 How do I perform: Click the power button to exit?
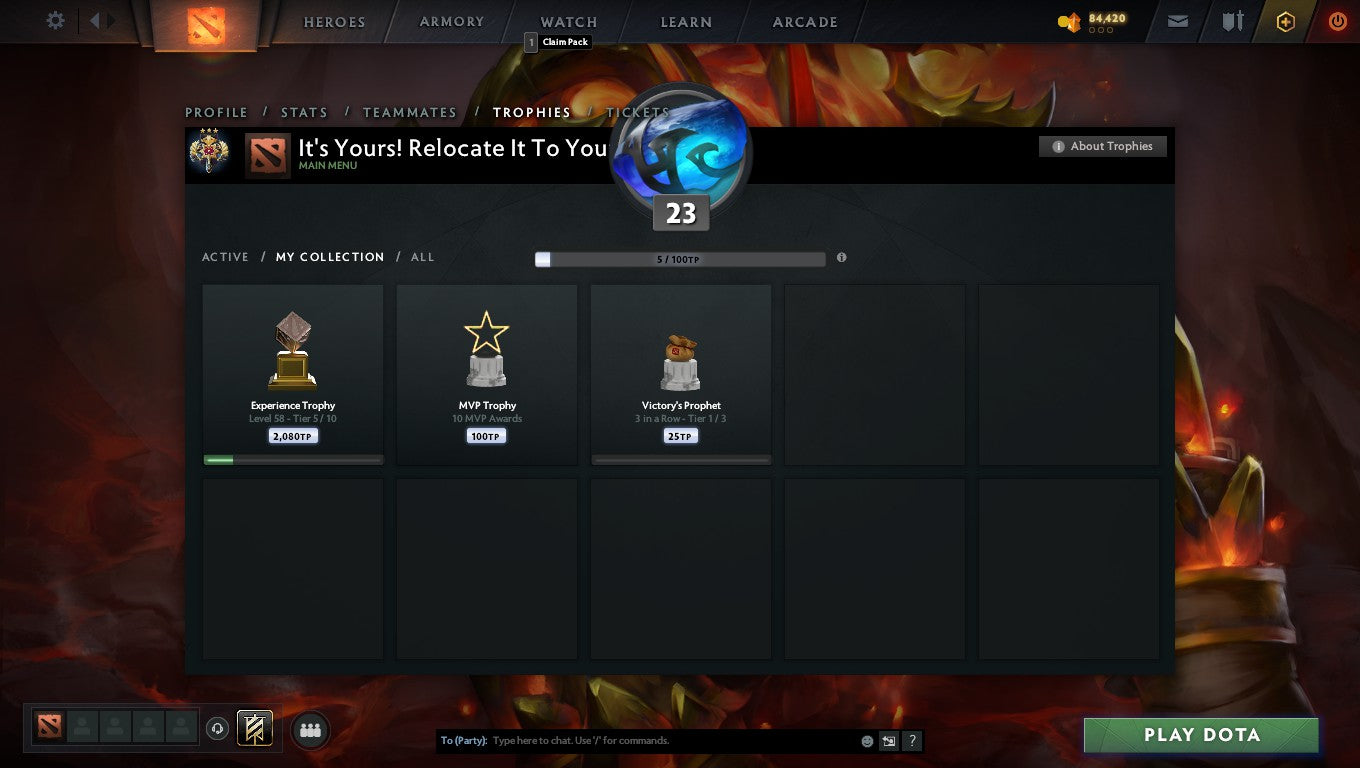pos(1337,20)
